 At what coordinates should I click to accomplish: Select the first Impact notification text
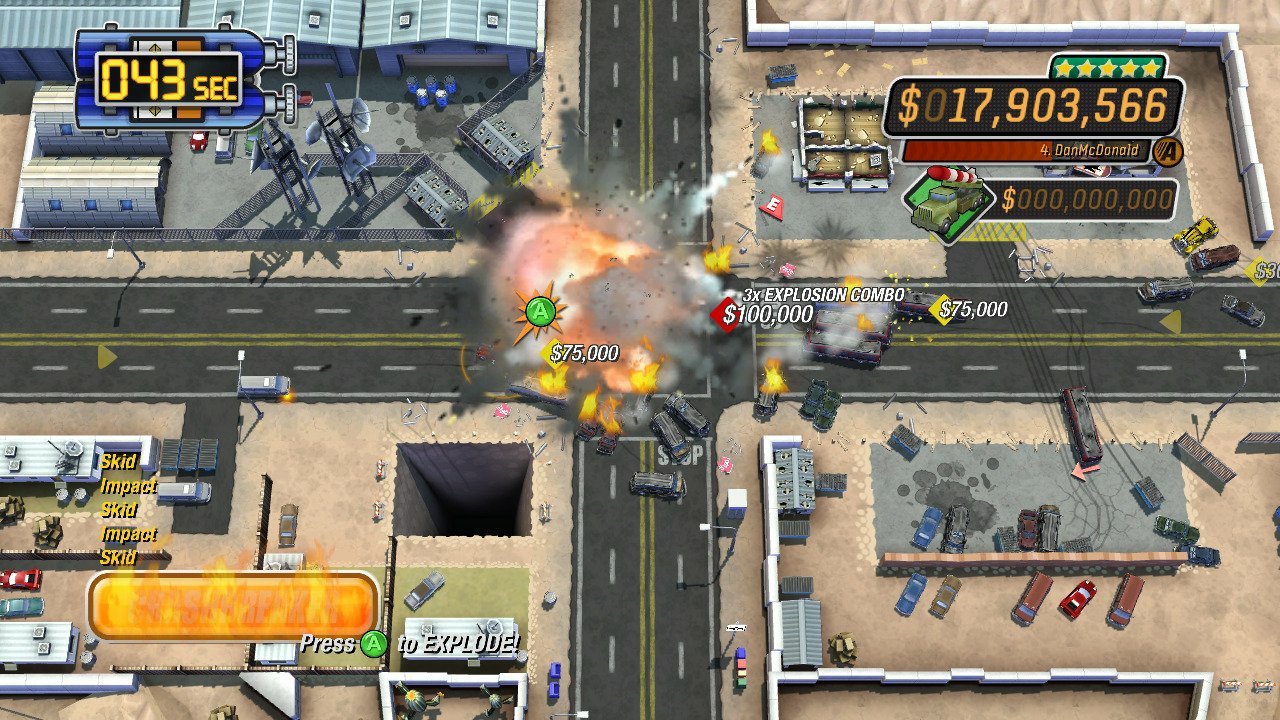tap(128, 486)
